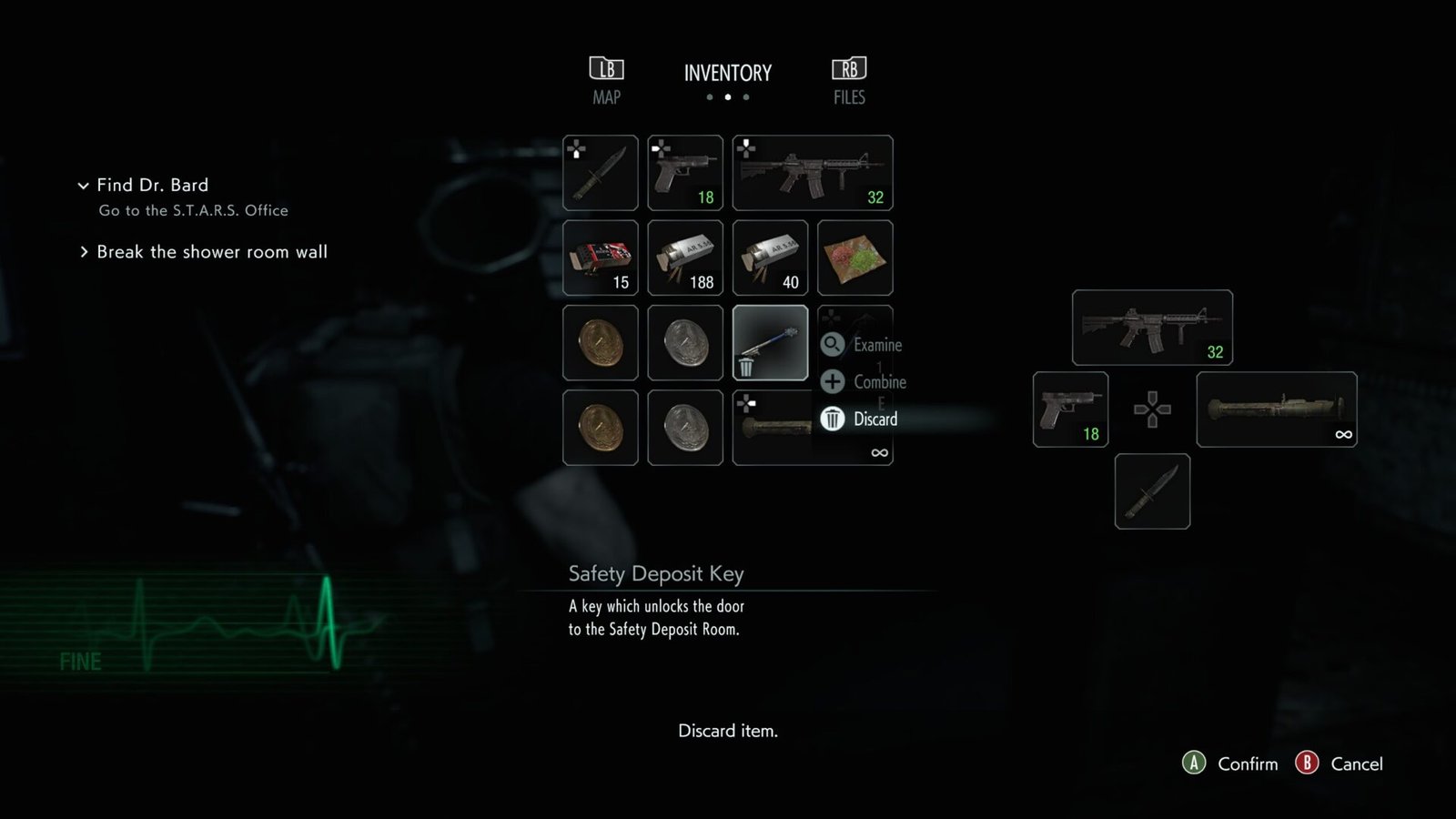The image size is (1456, 819).
Task: Switch to the Files screen via RB
Action: point(849,80)
